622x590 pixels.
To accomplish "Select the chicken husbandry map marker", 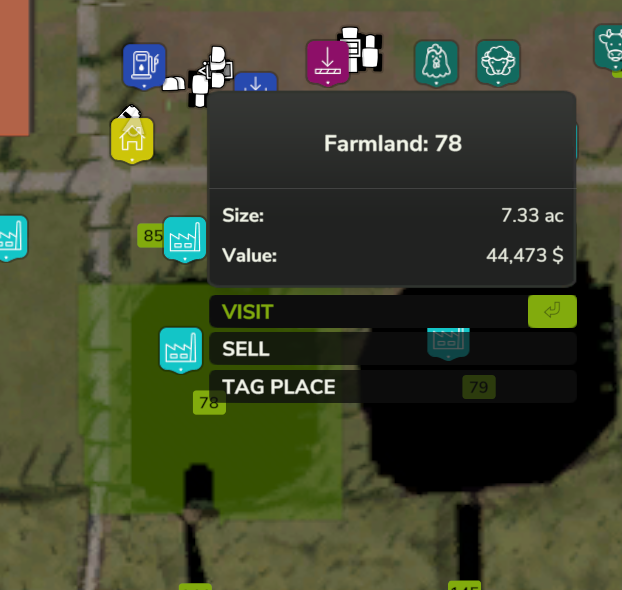I will pos(436,62).
